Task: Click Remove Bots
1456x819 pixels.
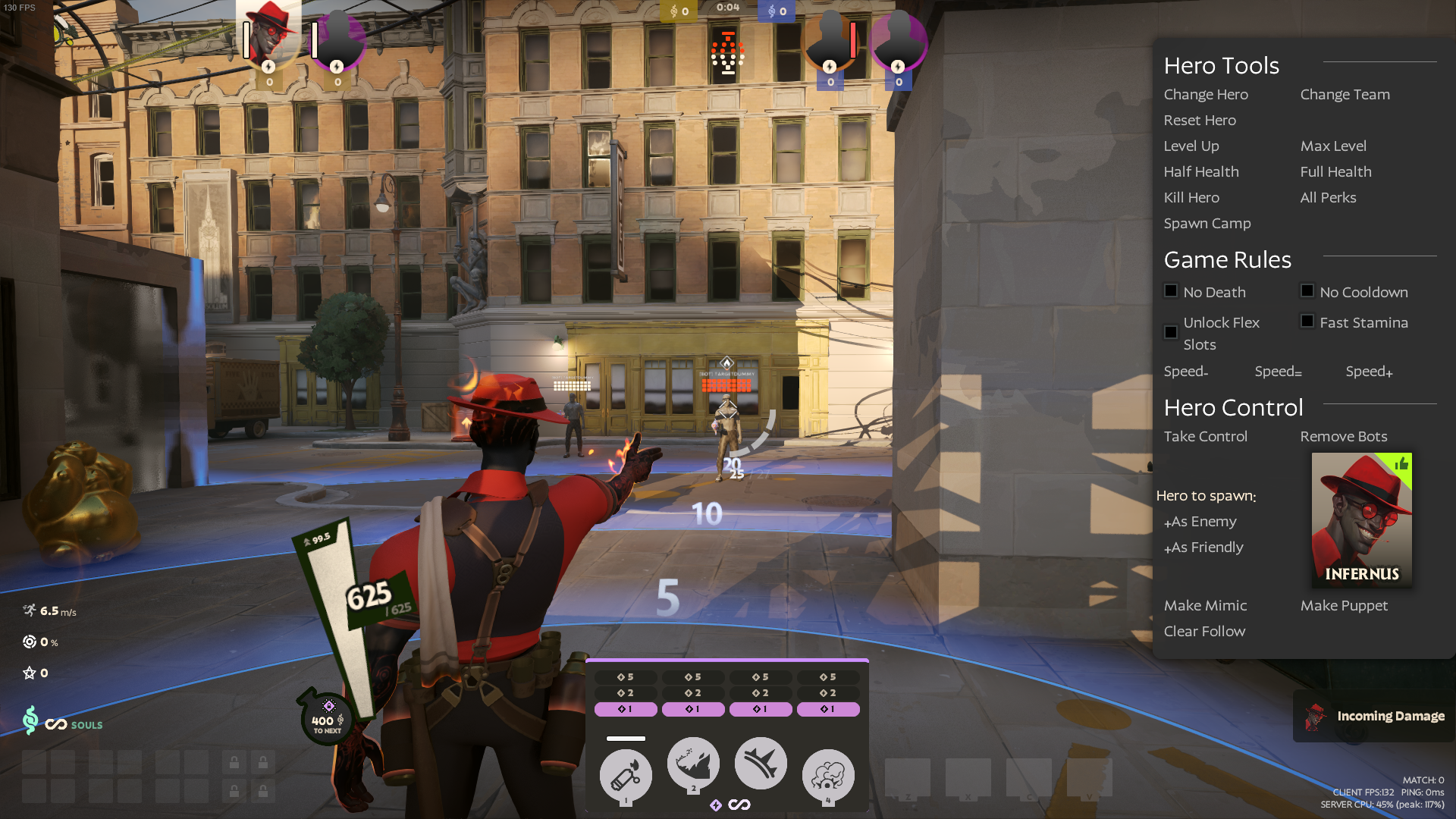Action: (1343, 437)
